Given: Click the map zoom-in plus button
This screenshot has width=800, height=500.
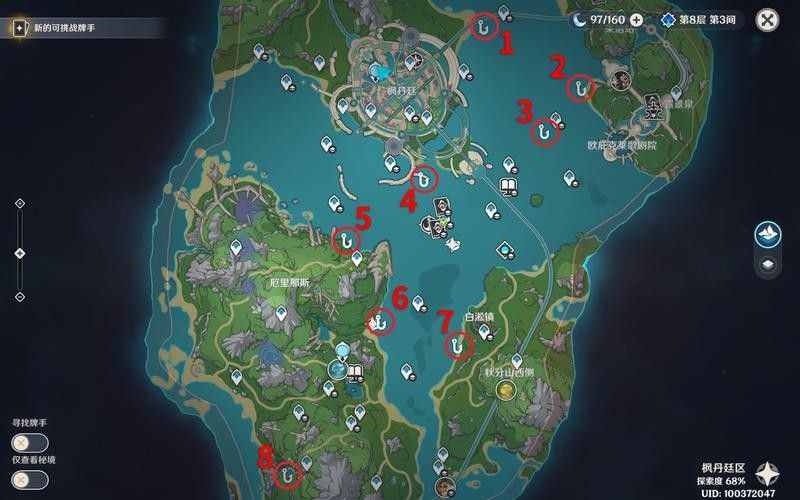Looking at the screenshot, I should (x=20, y=204).
